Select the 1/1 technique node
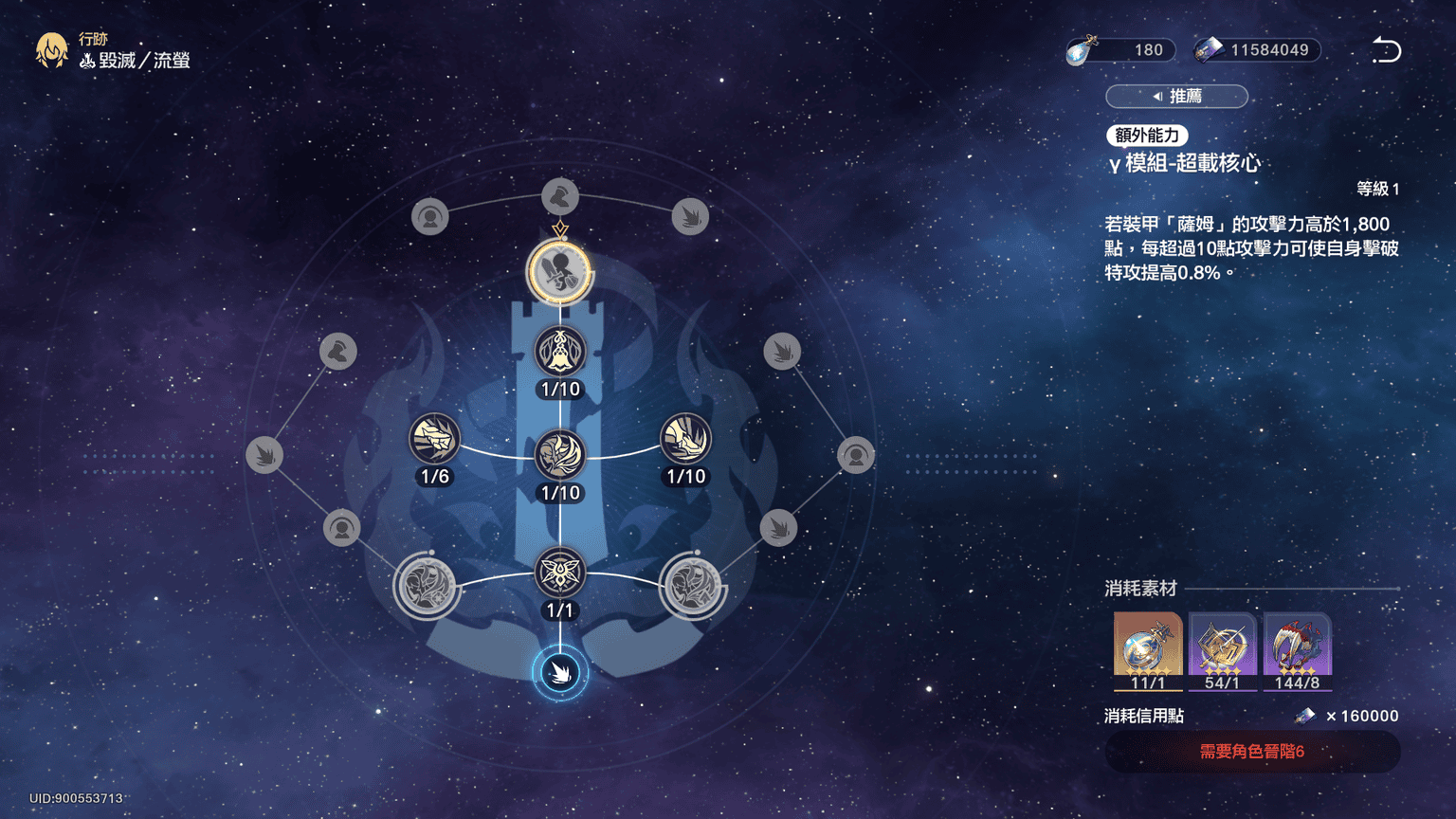The height and width of the screenshot is (819, 1456). pos(560,573)
